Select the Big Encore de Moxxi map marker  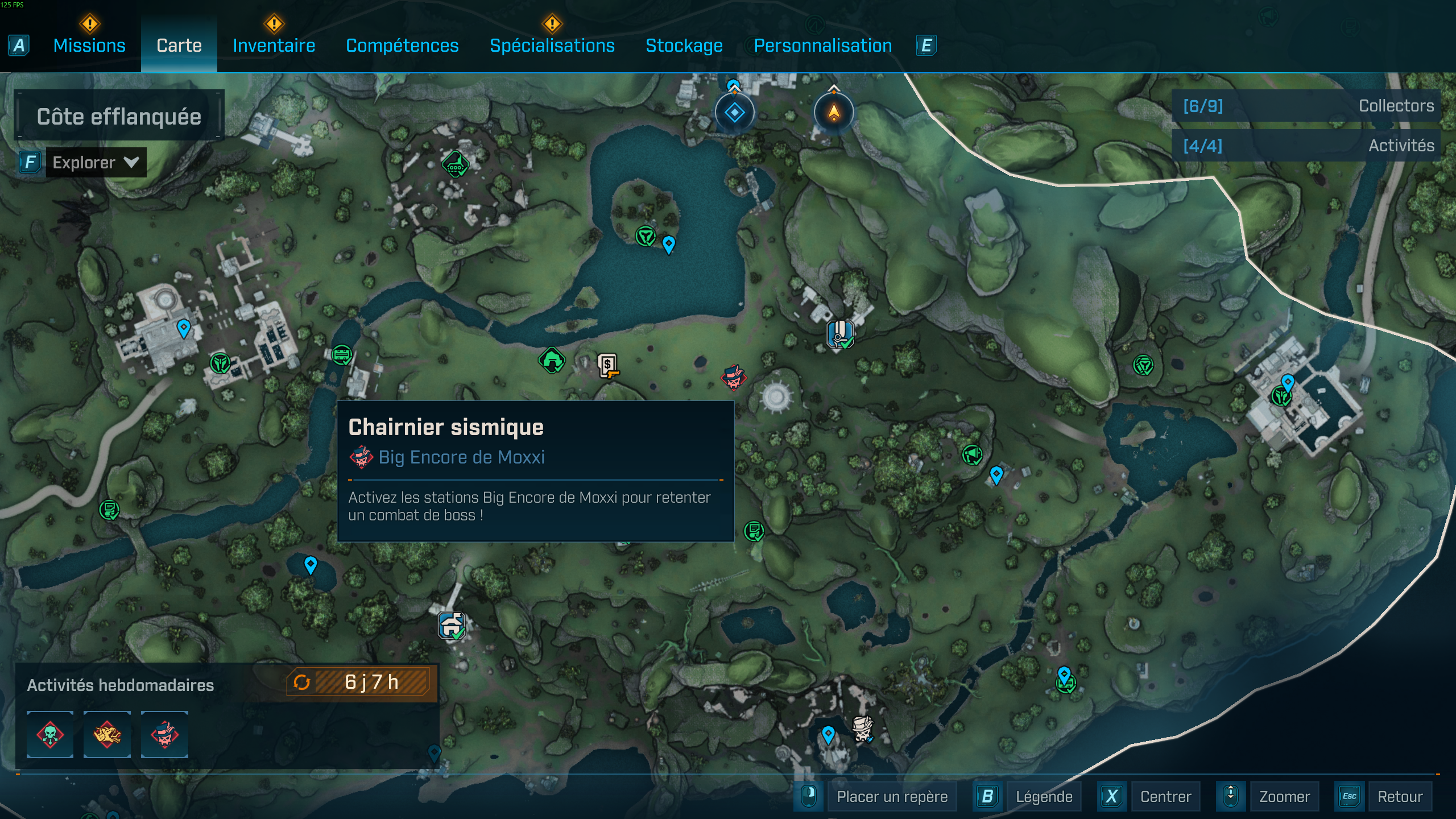click(733, 377)
